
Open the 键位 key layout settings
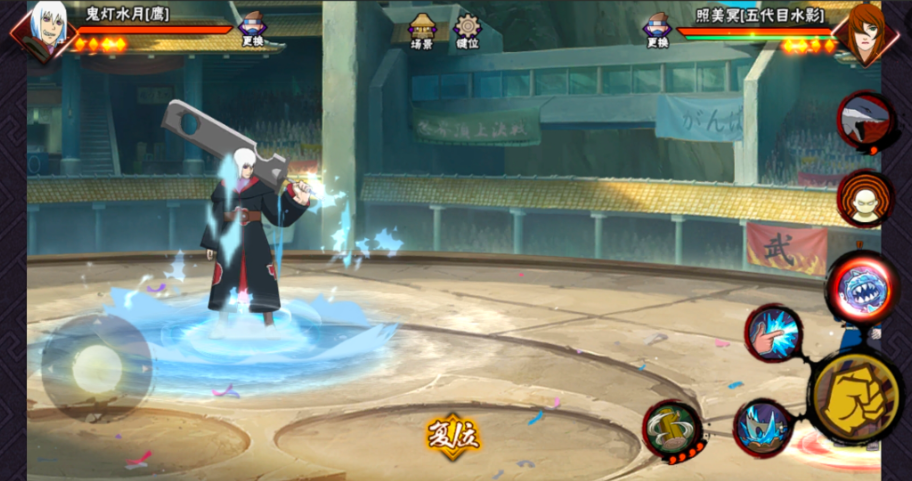[467, 30]
